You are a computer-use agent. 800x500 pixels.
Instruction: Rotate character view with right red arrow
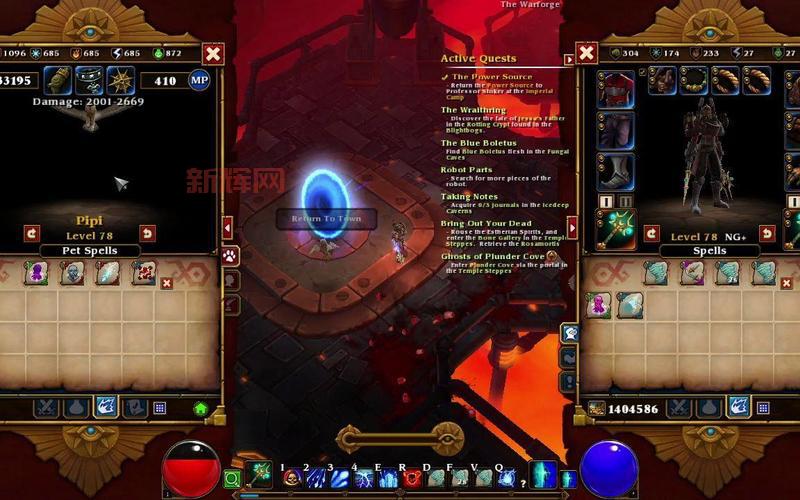[x=764, y=233]
